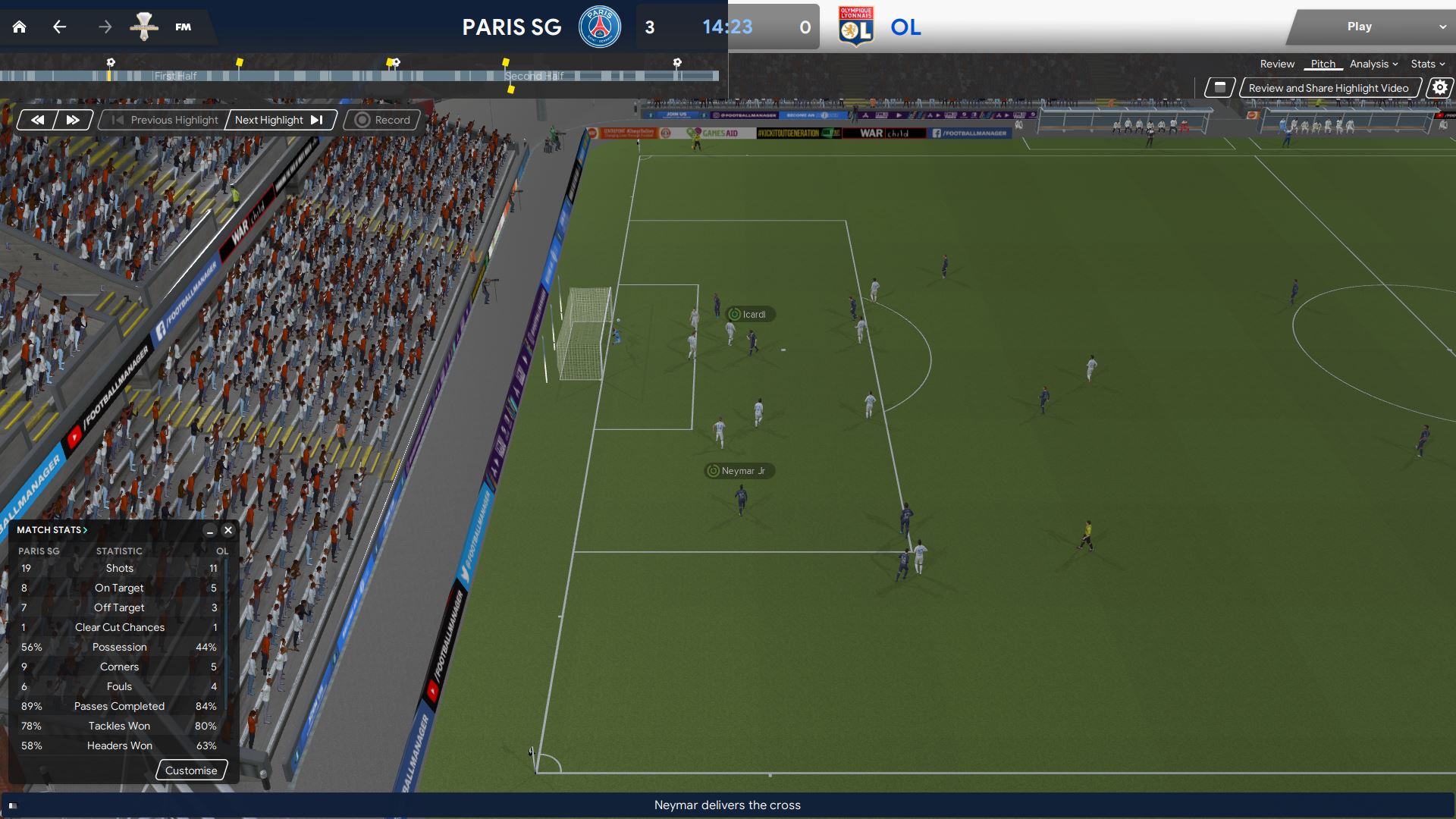Jump to the Previous Highlight
This screenshot has width=1456, height=819.
(165, 120)
